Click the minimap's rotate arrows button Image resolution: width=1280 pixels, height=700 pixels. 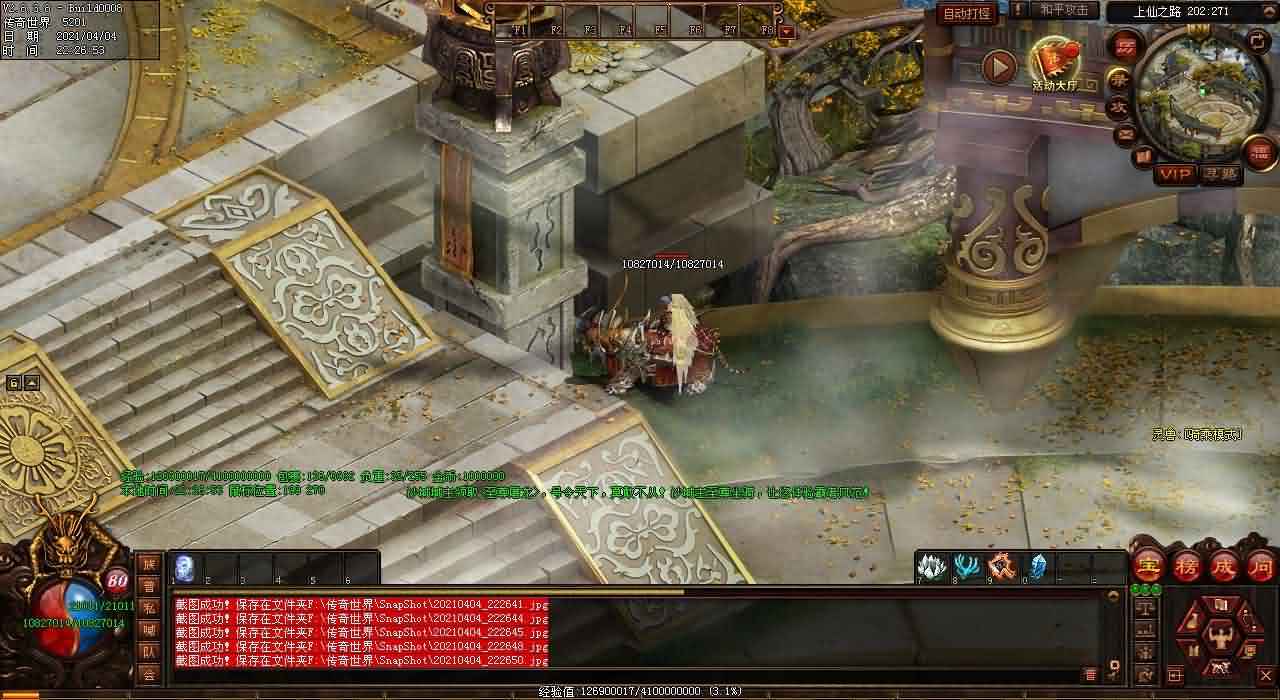1257,41
